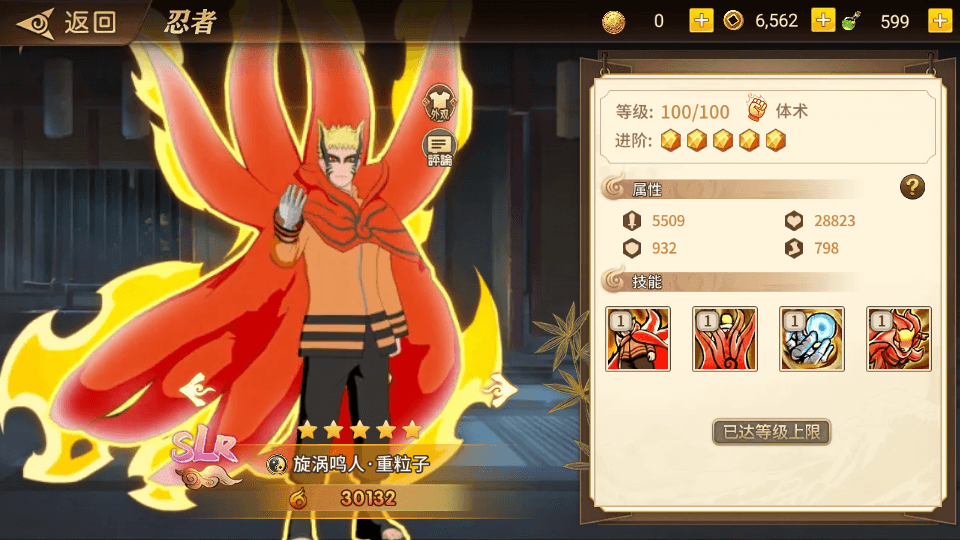Select the blue Rasengan skill icon
960x540 pixels.
pyautogui.click(x=812, y=339)
